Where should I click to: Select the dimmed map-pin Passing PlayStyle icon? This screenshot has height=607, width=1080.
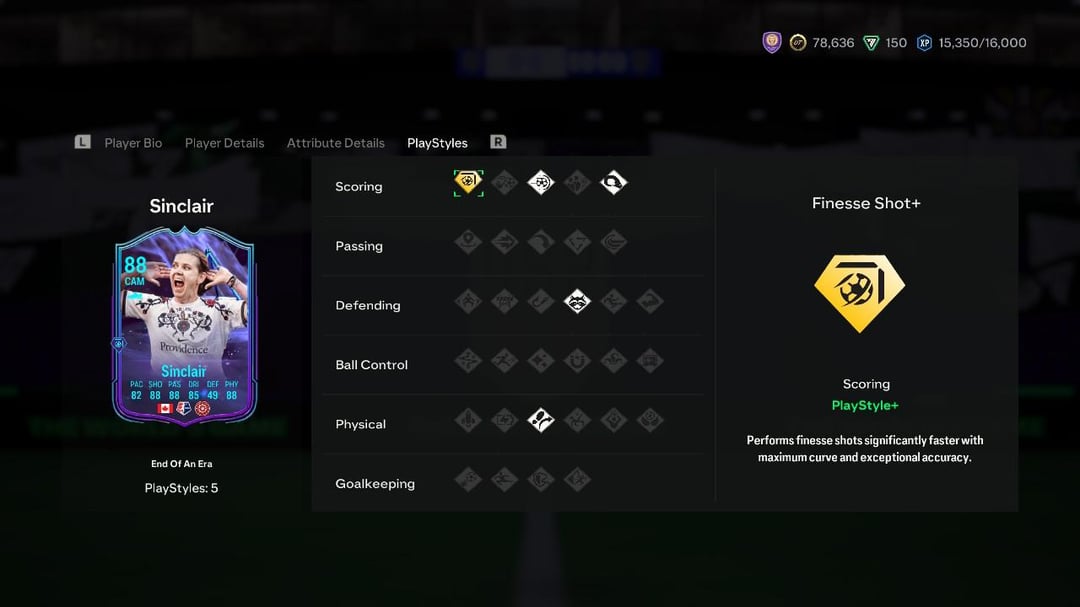pyautogui.click(x=468, y=242)
